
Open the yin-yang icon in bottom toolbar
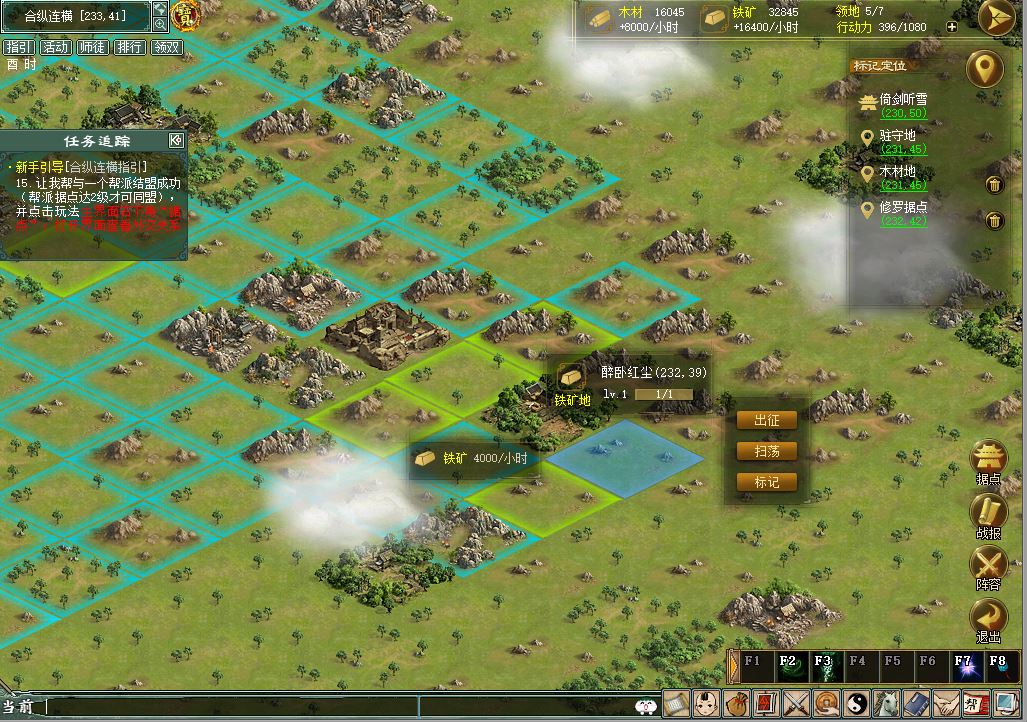857,704
